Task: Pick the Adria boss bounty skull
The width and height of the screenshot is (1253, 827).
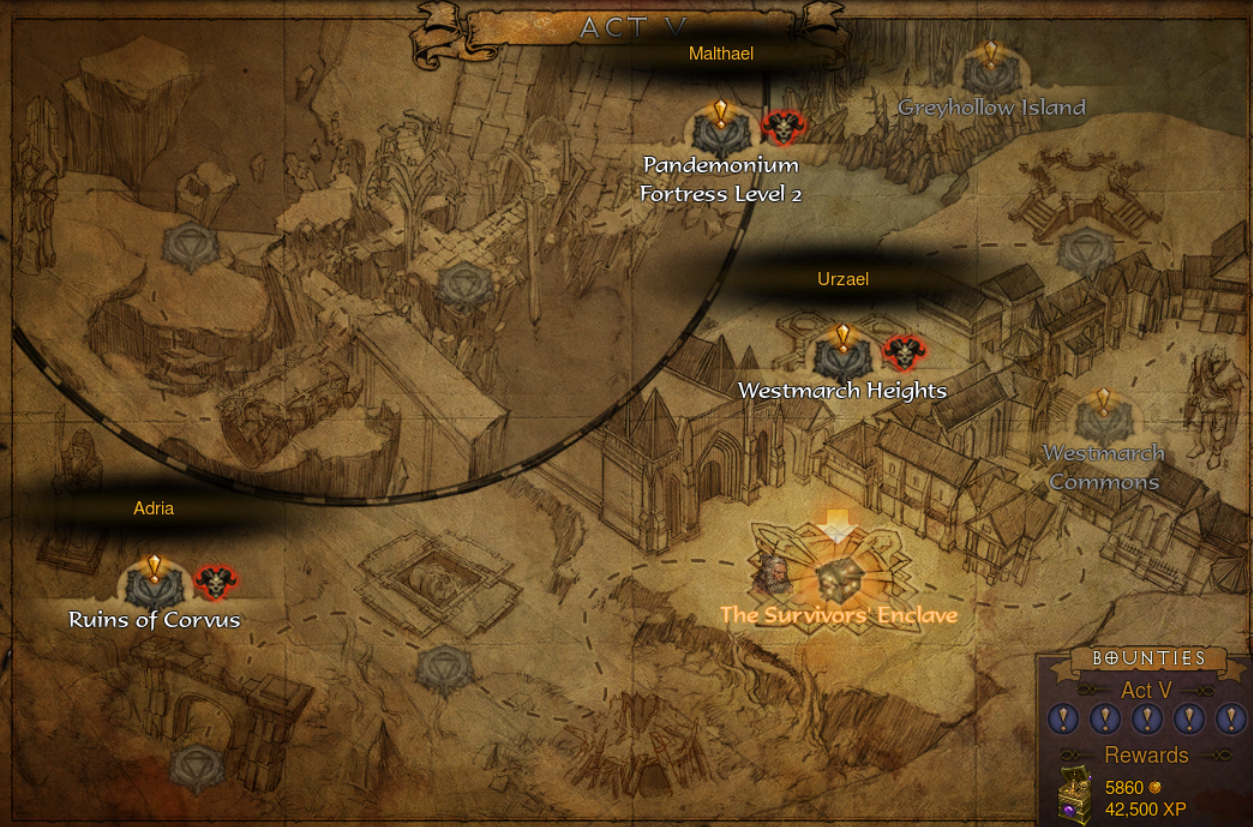Action: point(215,581)
